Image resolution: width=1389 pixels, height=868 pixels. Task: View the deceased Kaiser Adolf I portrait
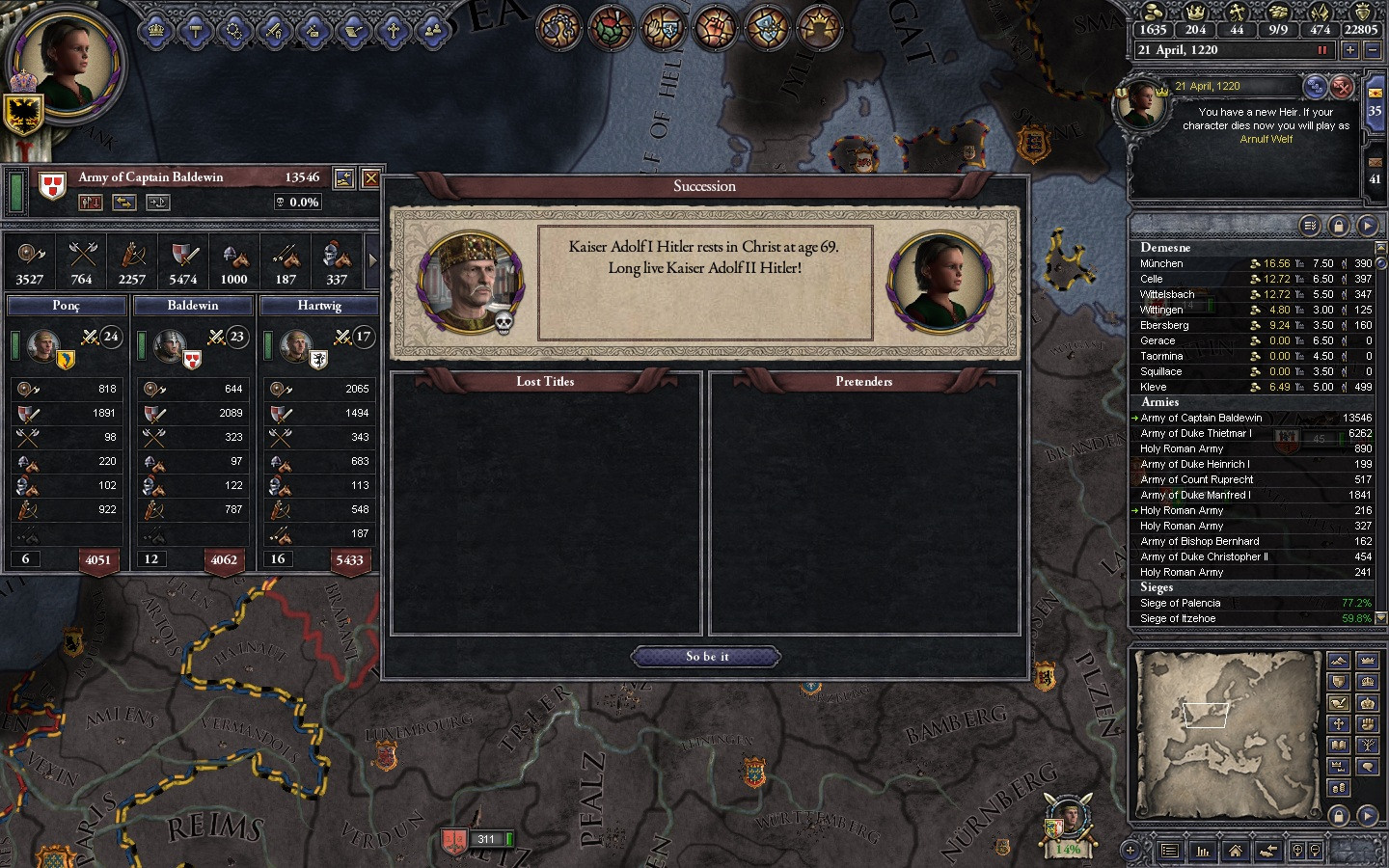point(471,282)
